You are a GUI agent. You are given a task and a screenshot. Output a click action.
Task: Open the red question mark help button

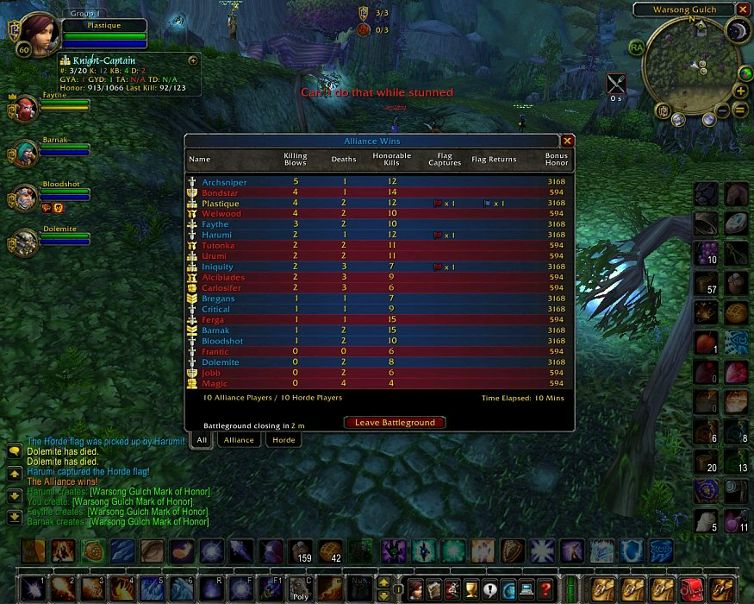click(x=544, y=588)
